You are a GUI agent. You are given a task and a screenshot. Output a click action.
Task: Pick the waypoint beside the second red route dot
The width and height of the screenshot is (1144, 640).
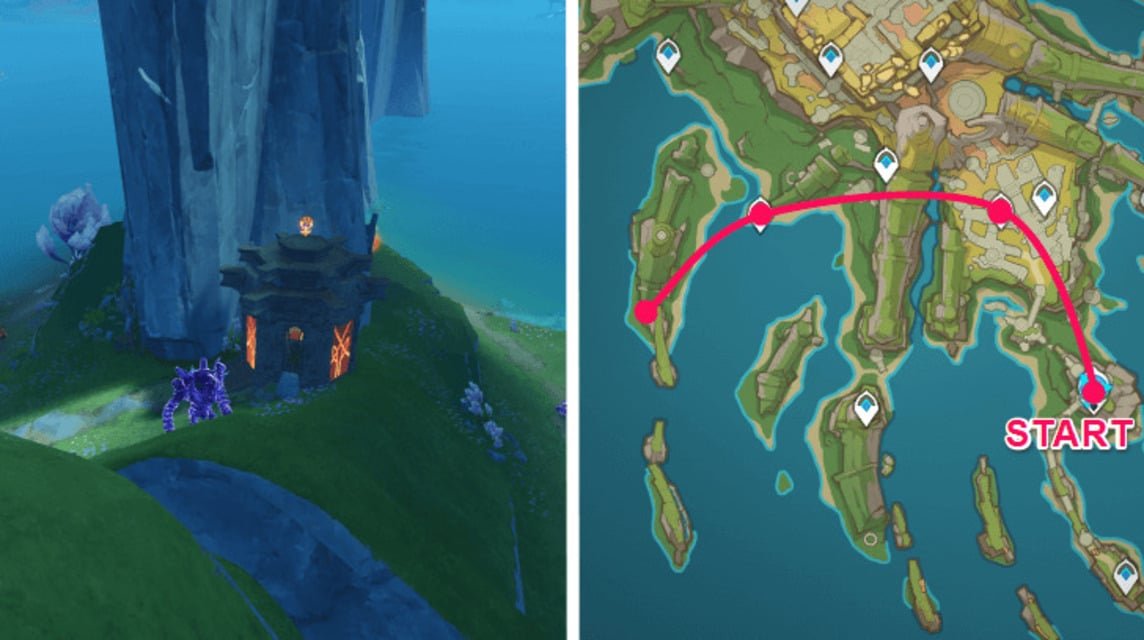1045,196
